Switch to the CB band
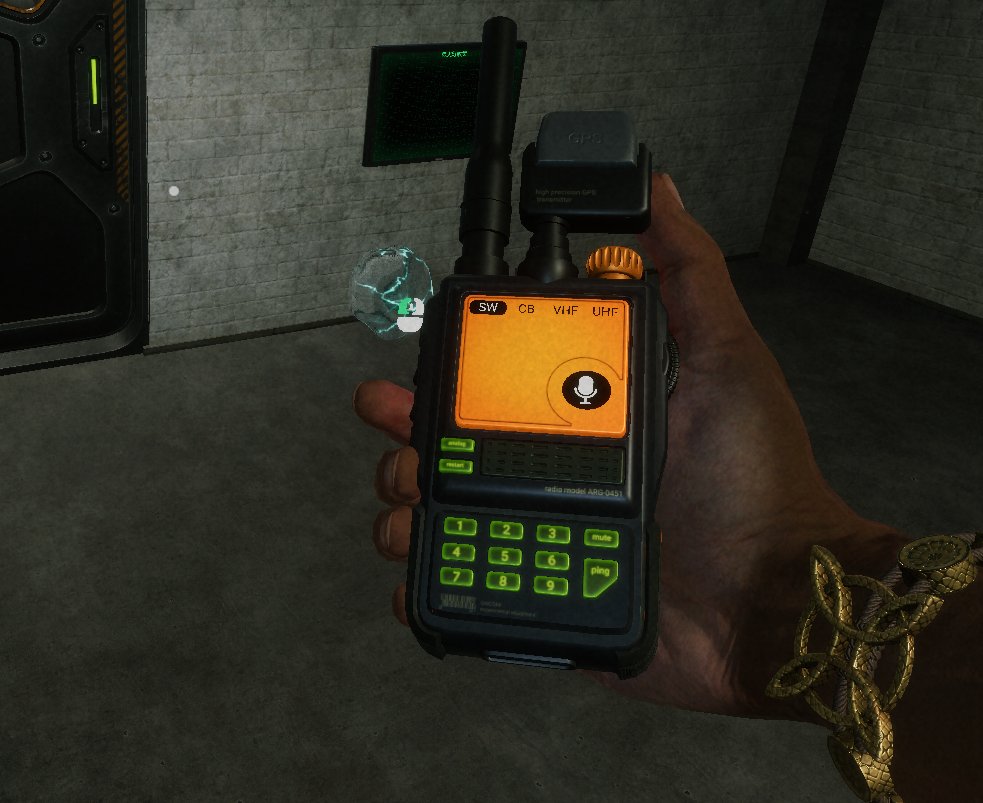The width and height of the screenshot is (983, 803). click(525, 309)
